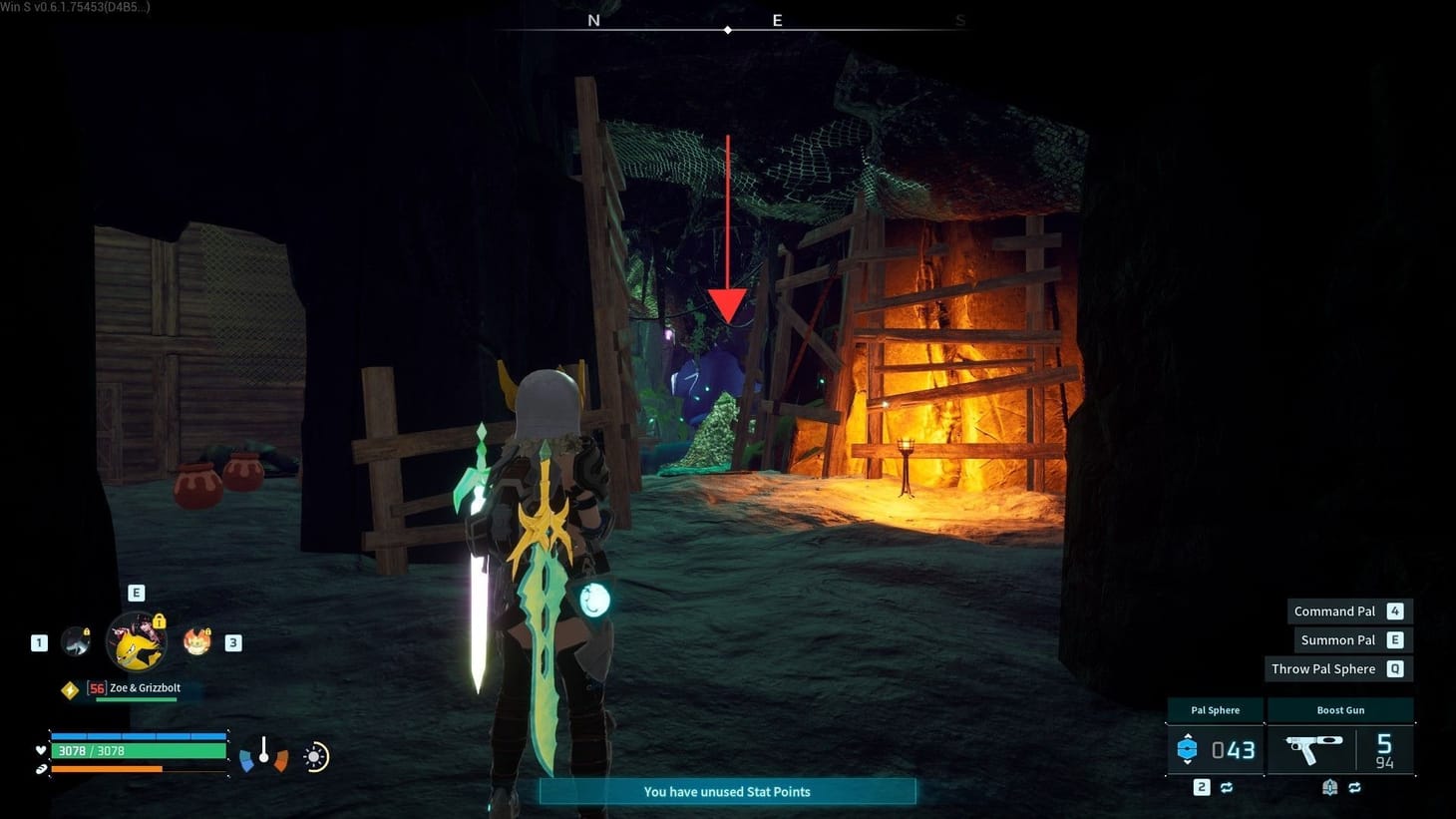The width and height of the screenshot is (1456, 819).
Task: Click the diamond marker on the compass
Action: 727,29
